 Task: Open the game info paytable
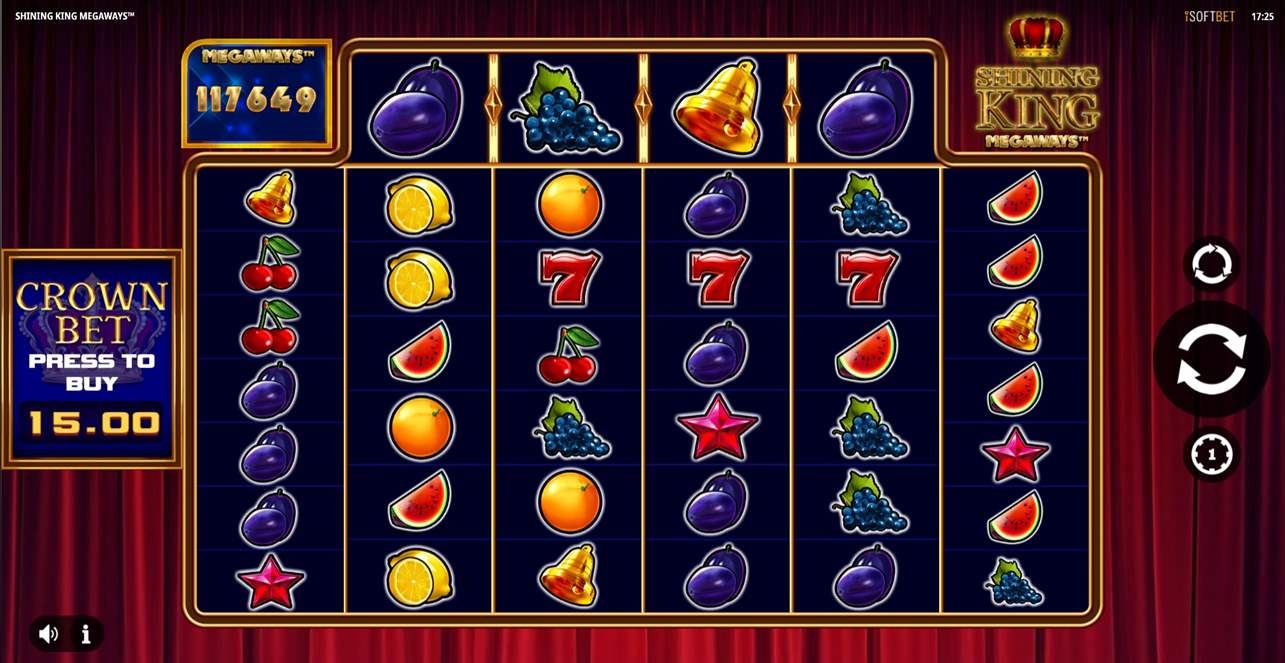86,633
